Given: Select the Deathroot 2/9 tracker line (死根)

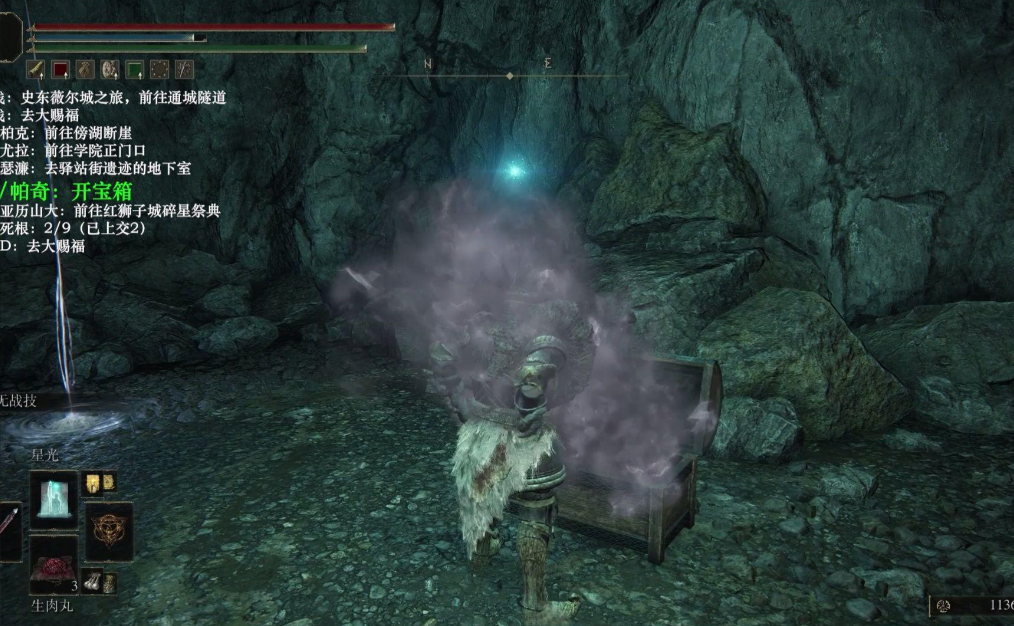Looking at the screenshot, I should [72, 228].
